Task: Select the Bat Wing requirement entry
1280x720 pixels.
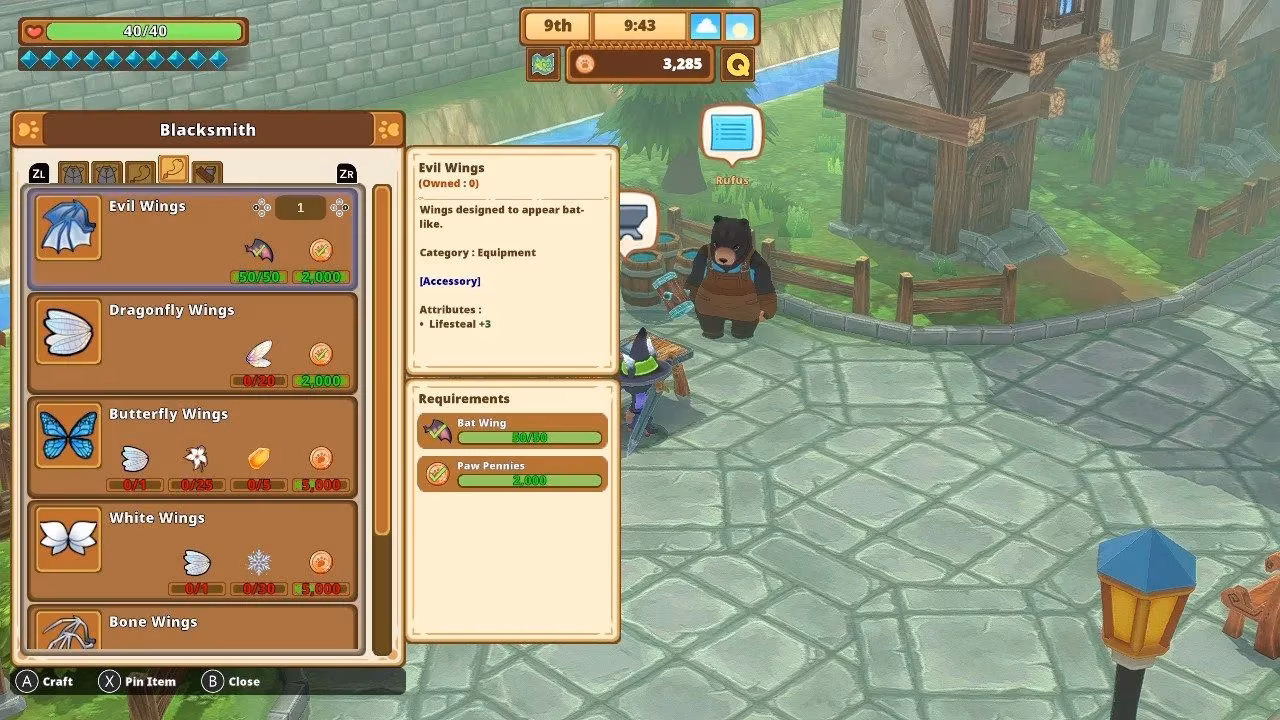Action: [x=512, y=430]
